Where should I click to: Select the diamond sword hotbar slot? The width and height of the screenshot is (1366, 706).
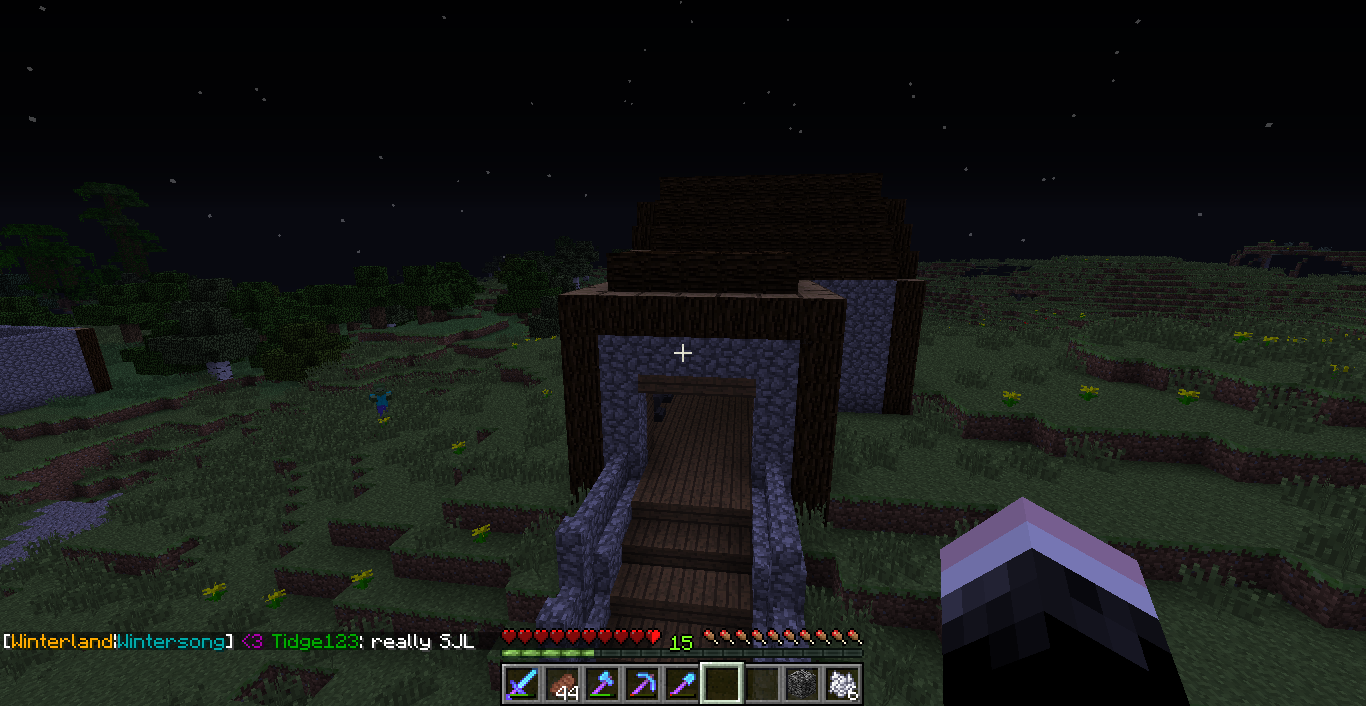click(522, 684)
